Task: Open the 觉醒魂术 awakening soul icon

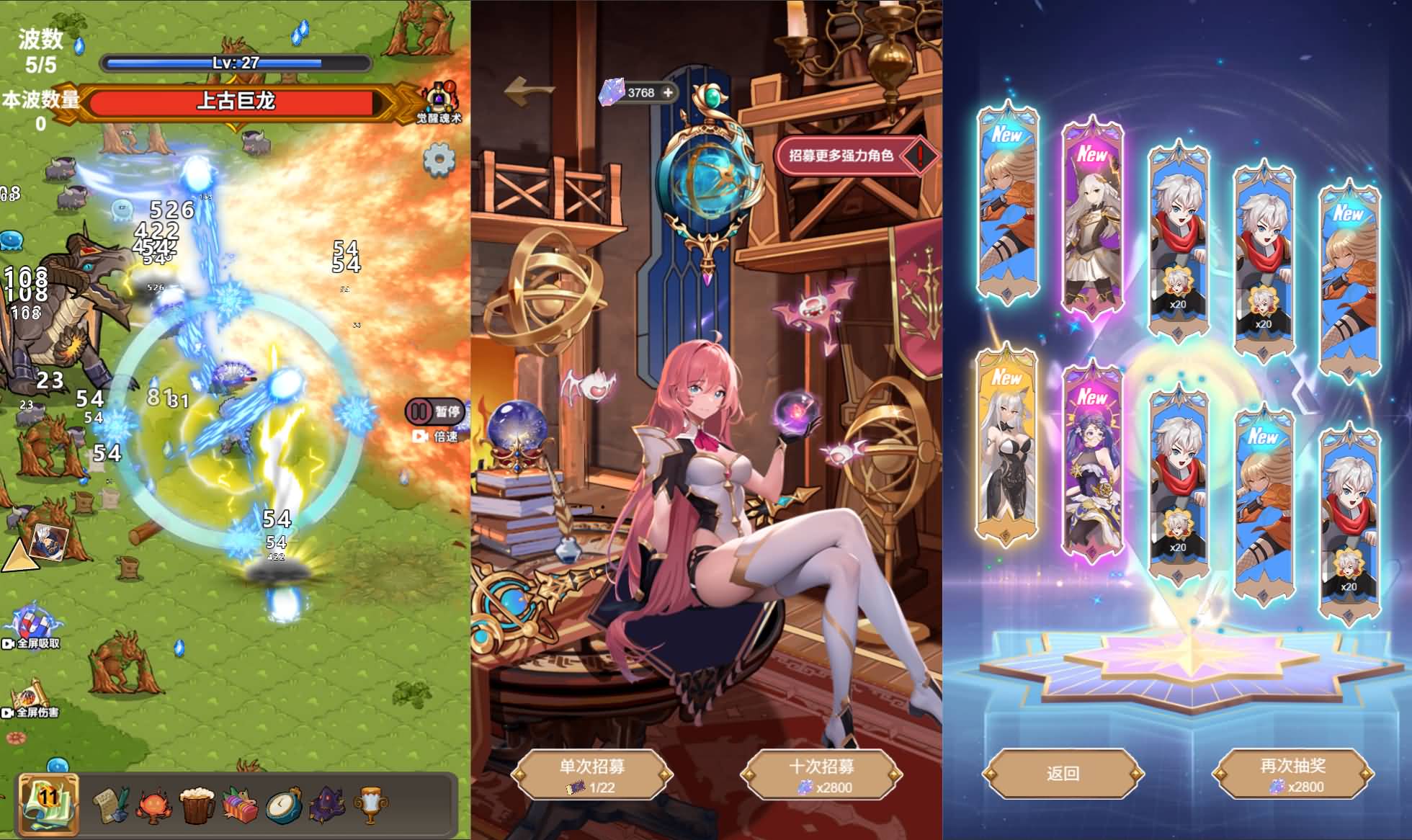Action: 438,97
